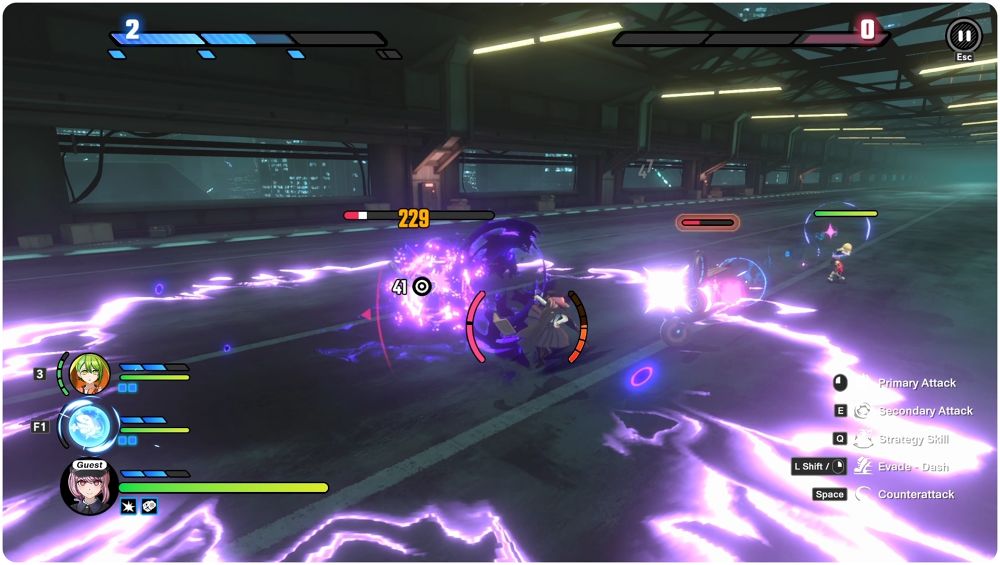Screen dimensions: 1000x565
Task: Inspect the starburst buff icon
Action: pos(129,507)
